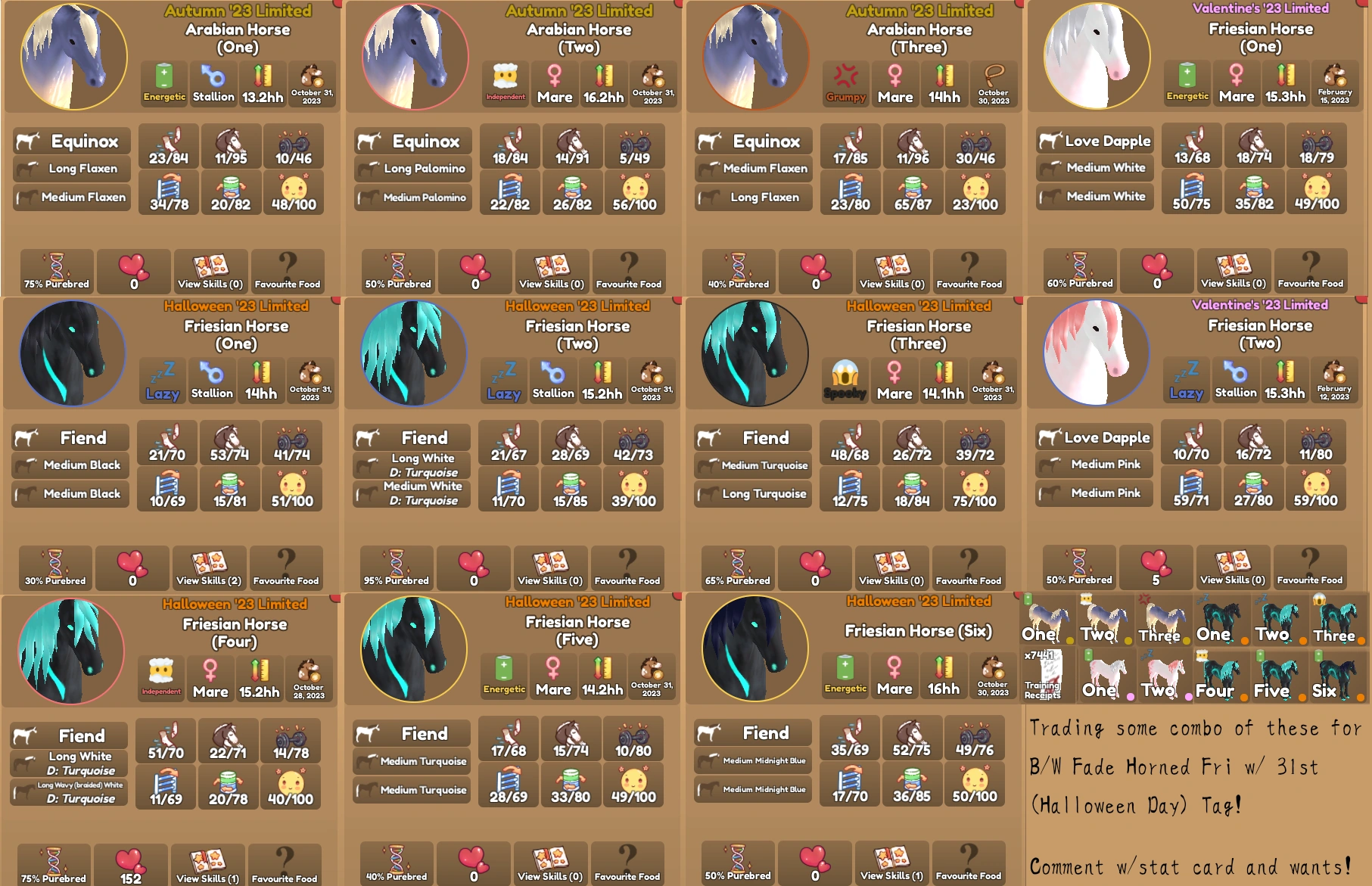Viewport: 1372px width, 886px height.
Task: Toggle the love heart showing 5 on Friesian Two
Action: tap(1156, 567)
